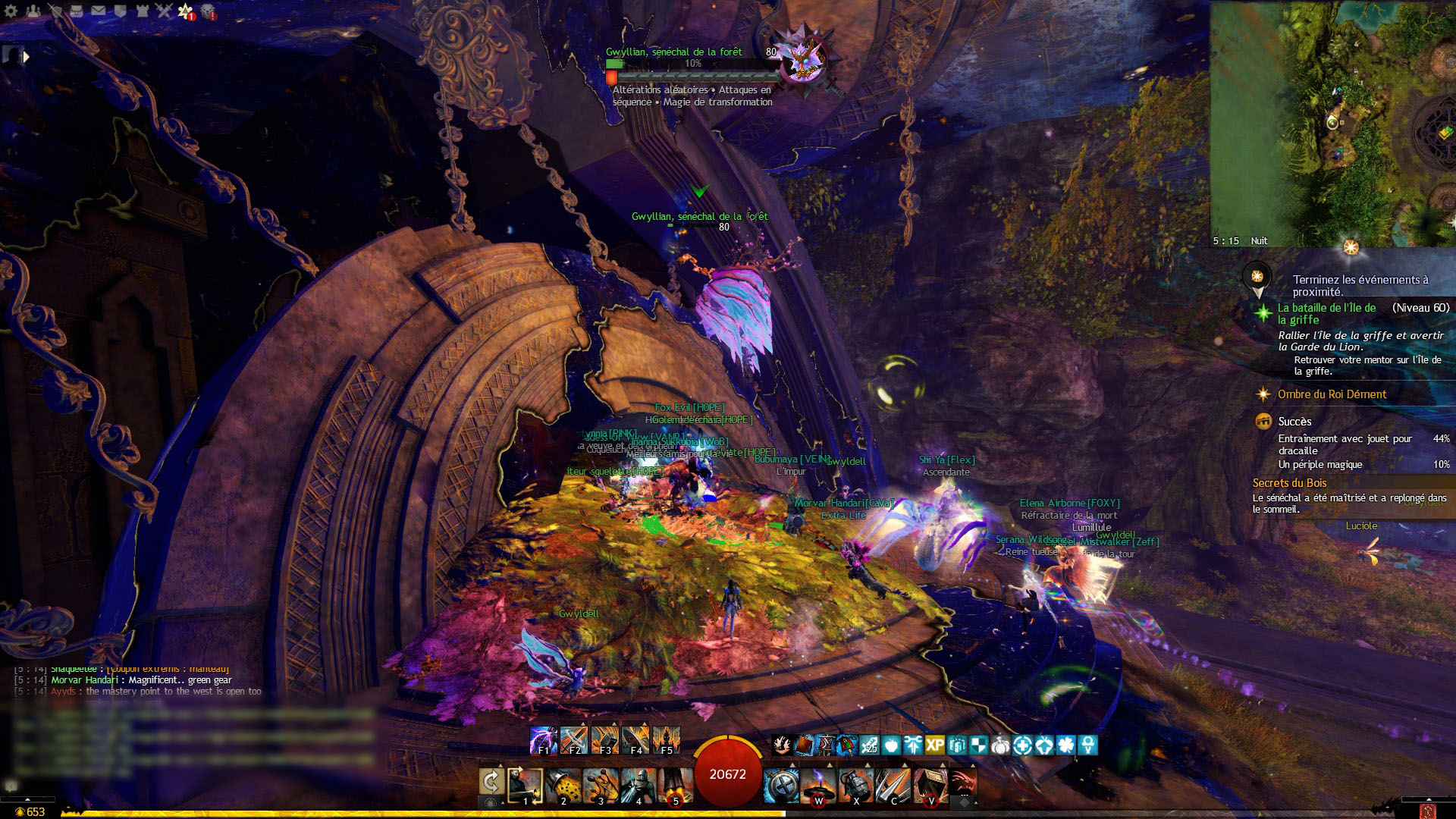
Task: Use the armored knight skill in slot 4
Action: click(638, 786)
